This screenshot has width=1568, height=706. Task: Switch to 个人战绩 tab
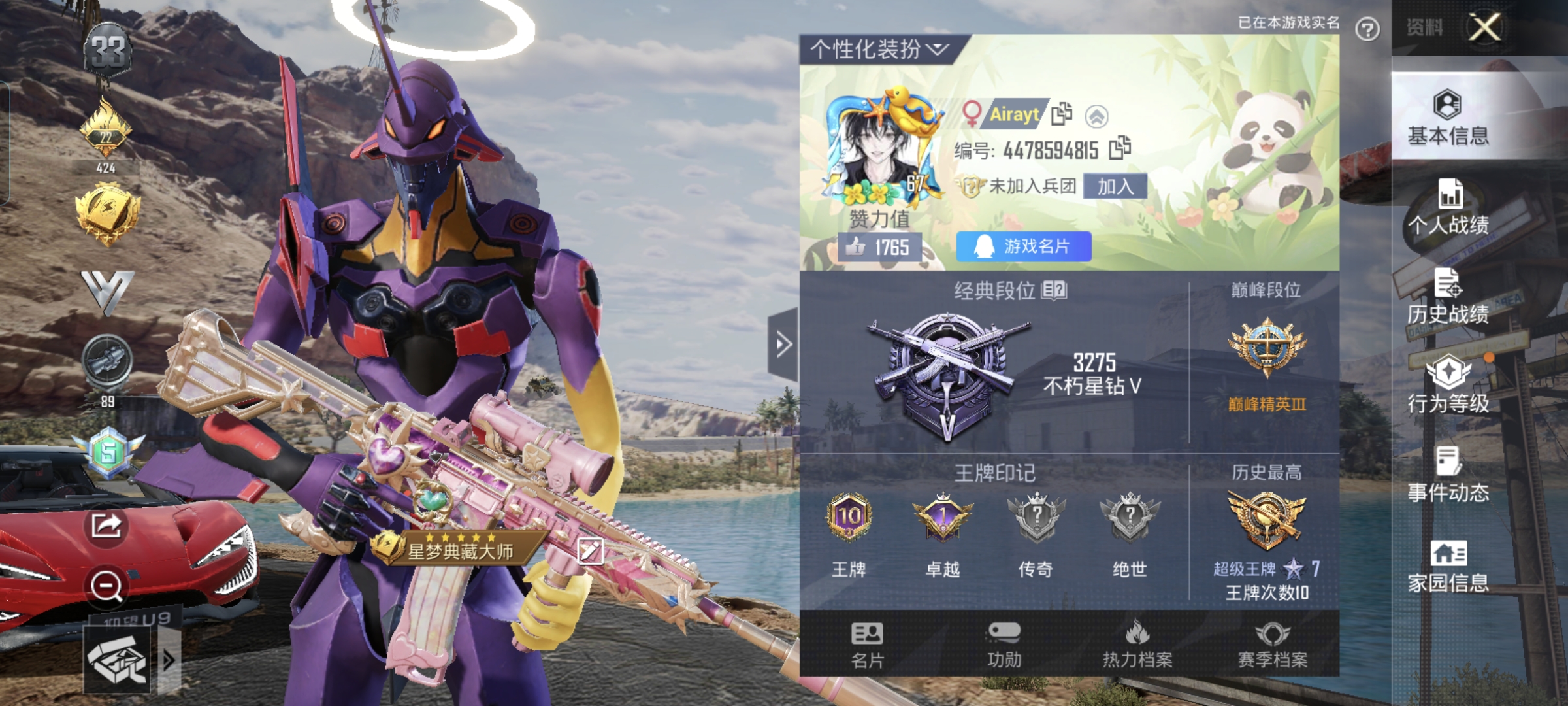tap(1448, 207)
